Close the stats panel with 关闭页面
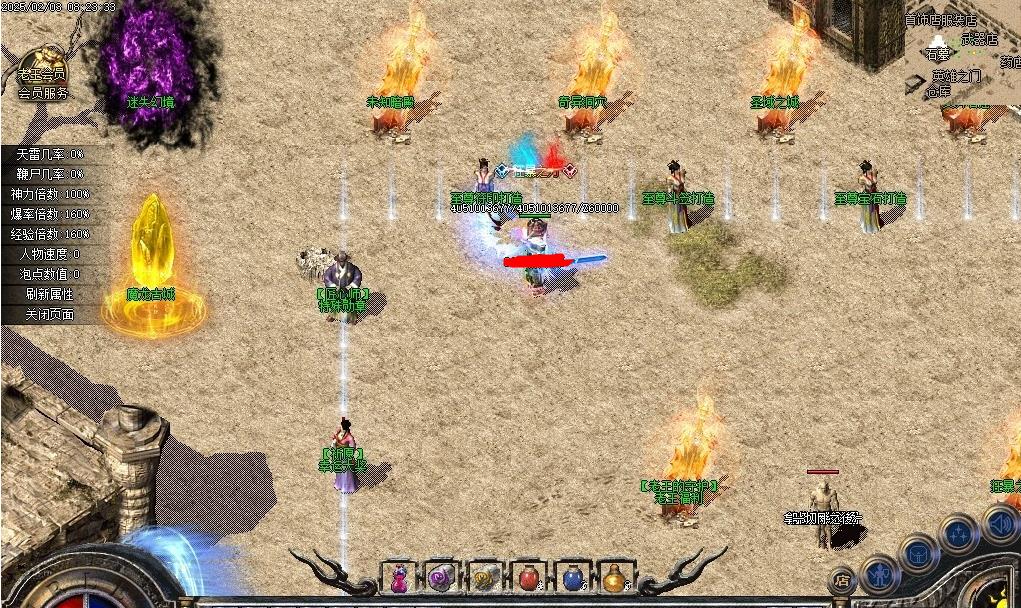The height and width of the screenshot is (608, 1021). [49, 314]
